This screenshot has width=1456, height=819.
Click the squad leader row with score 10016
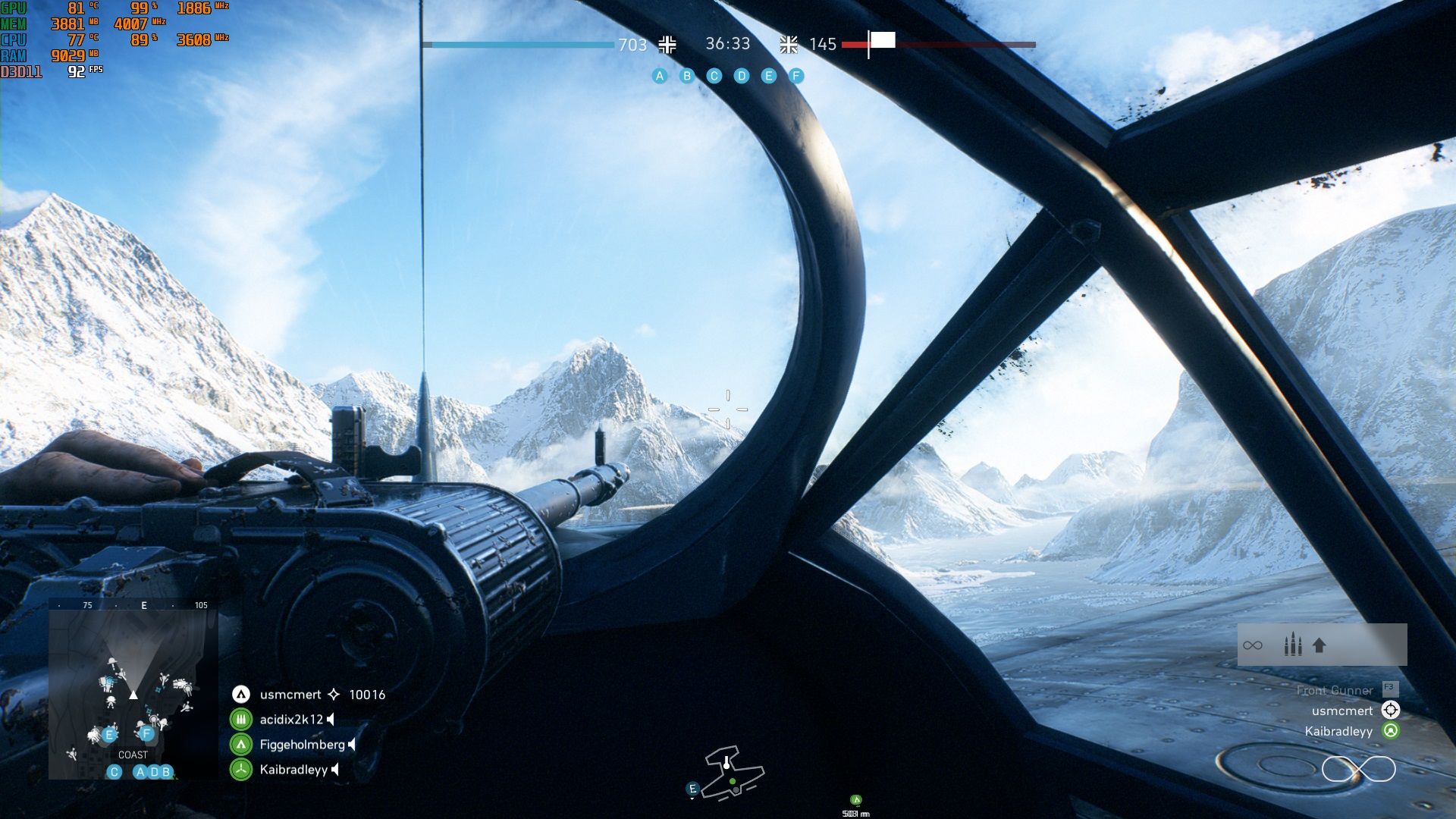pyautogui.click(x=308, y=695)
